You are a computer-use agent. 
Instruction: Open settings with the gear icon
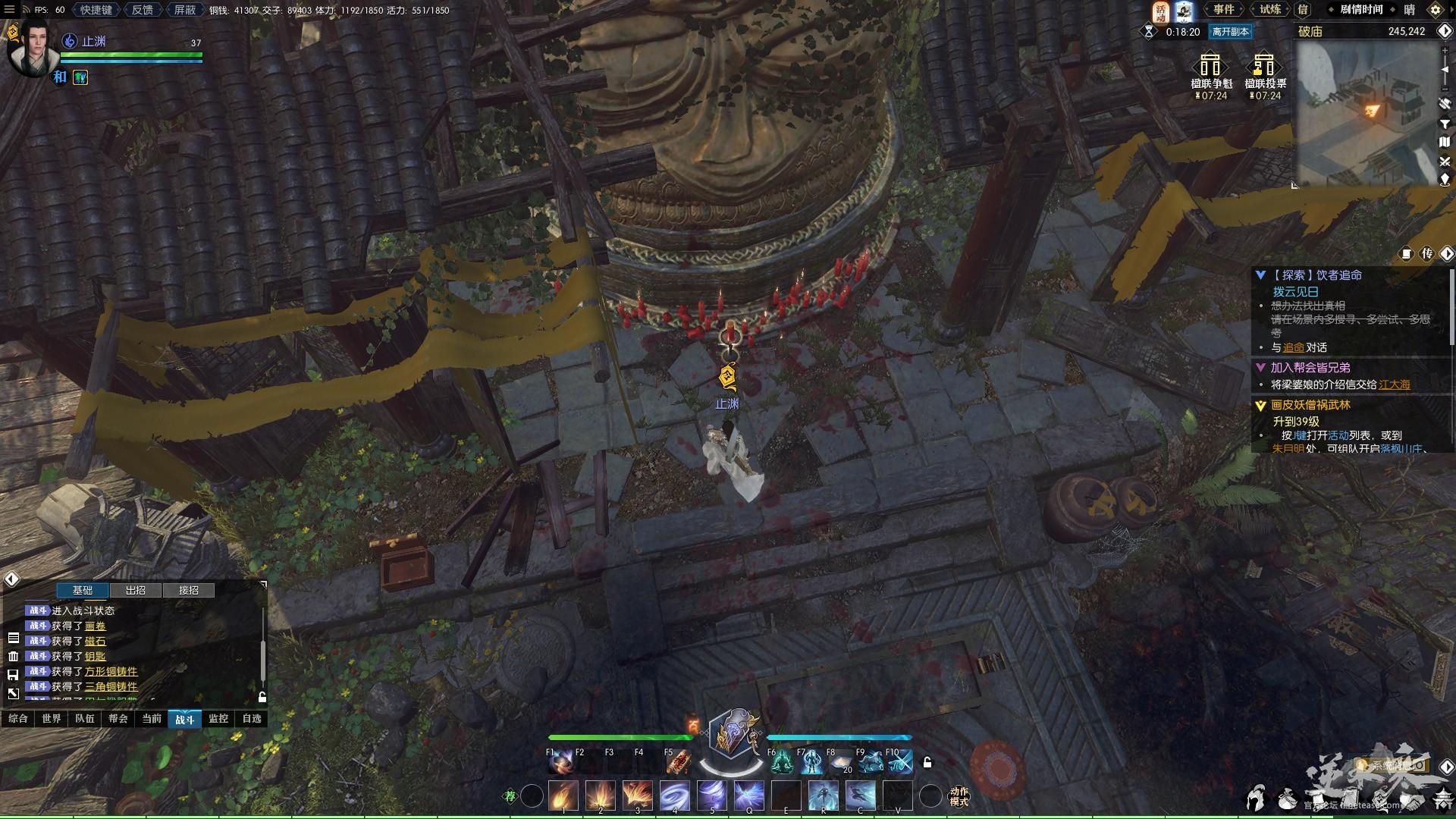point(1435,10)
